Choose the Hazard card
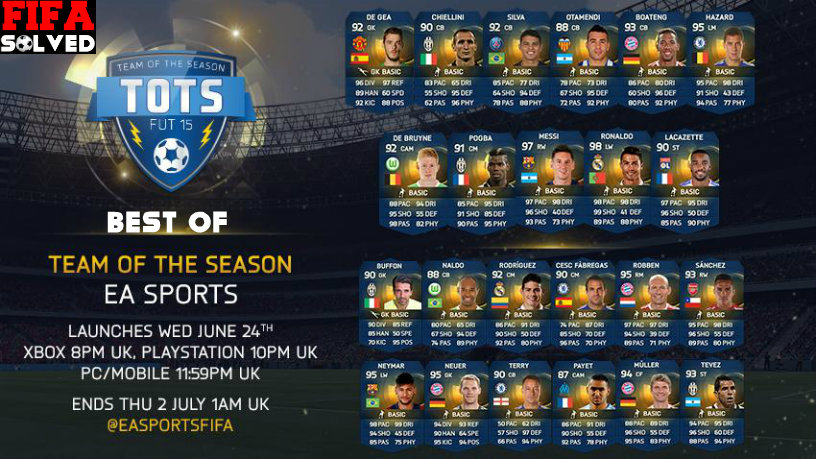 [x=715, y=62]
